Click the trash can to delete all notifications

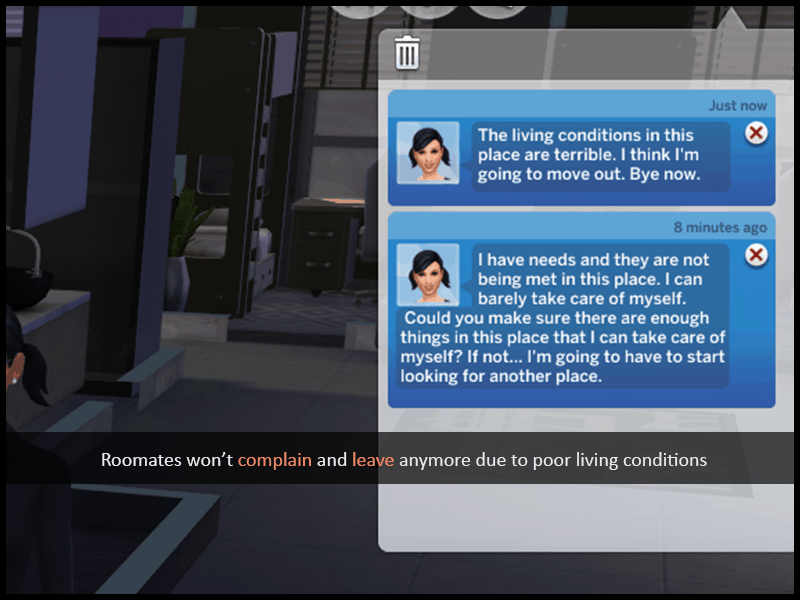tap(407, 52)
